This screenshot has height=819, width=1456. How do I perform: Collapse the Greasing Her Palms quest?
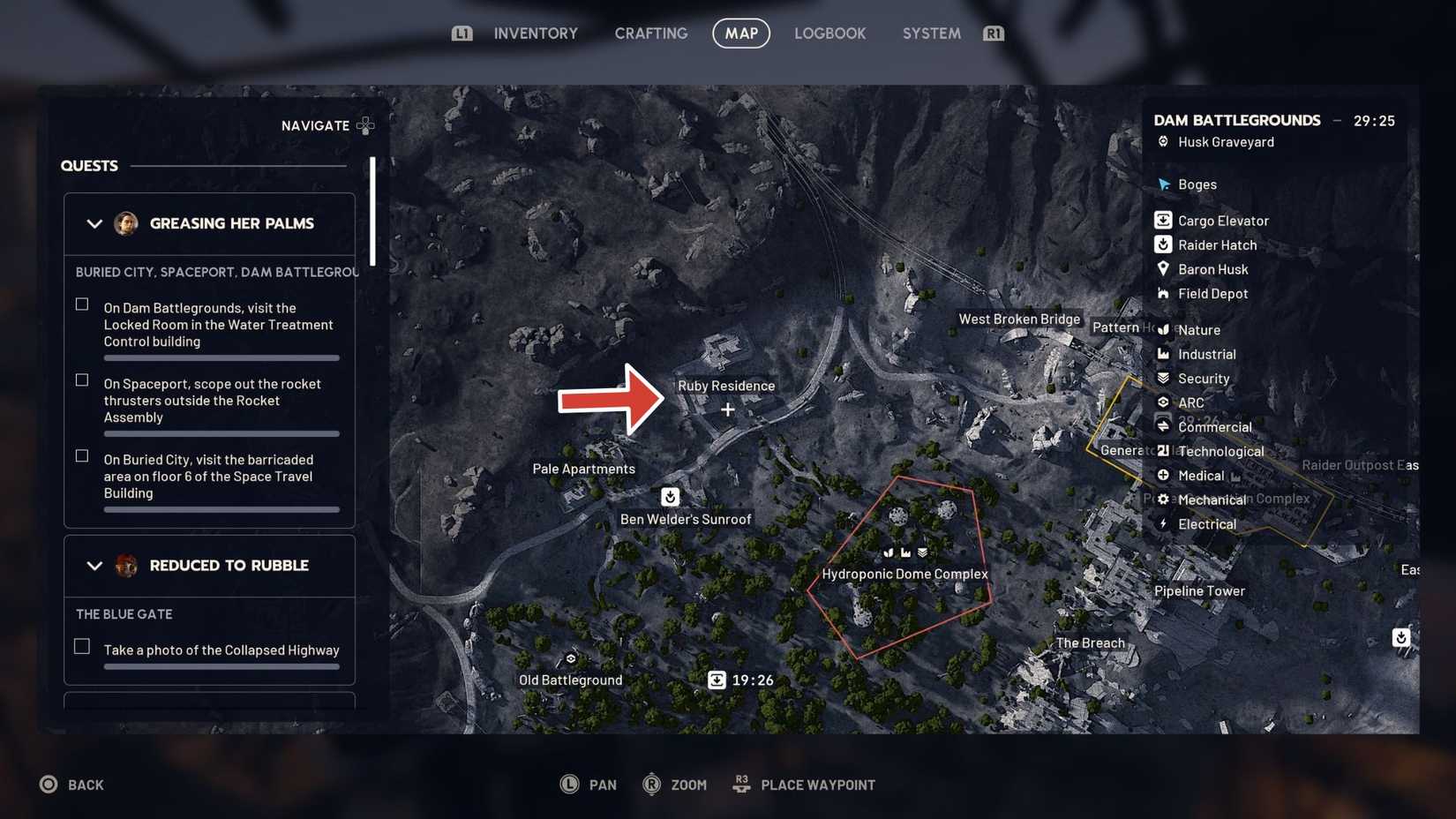(94, 223)
